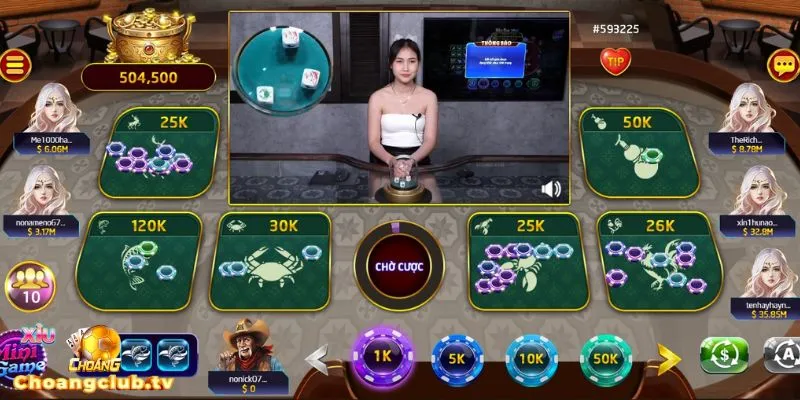Show higher chip values with yellow arrow
The width and height of the screenshot is (800, 400).
(x=667, y=358)
